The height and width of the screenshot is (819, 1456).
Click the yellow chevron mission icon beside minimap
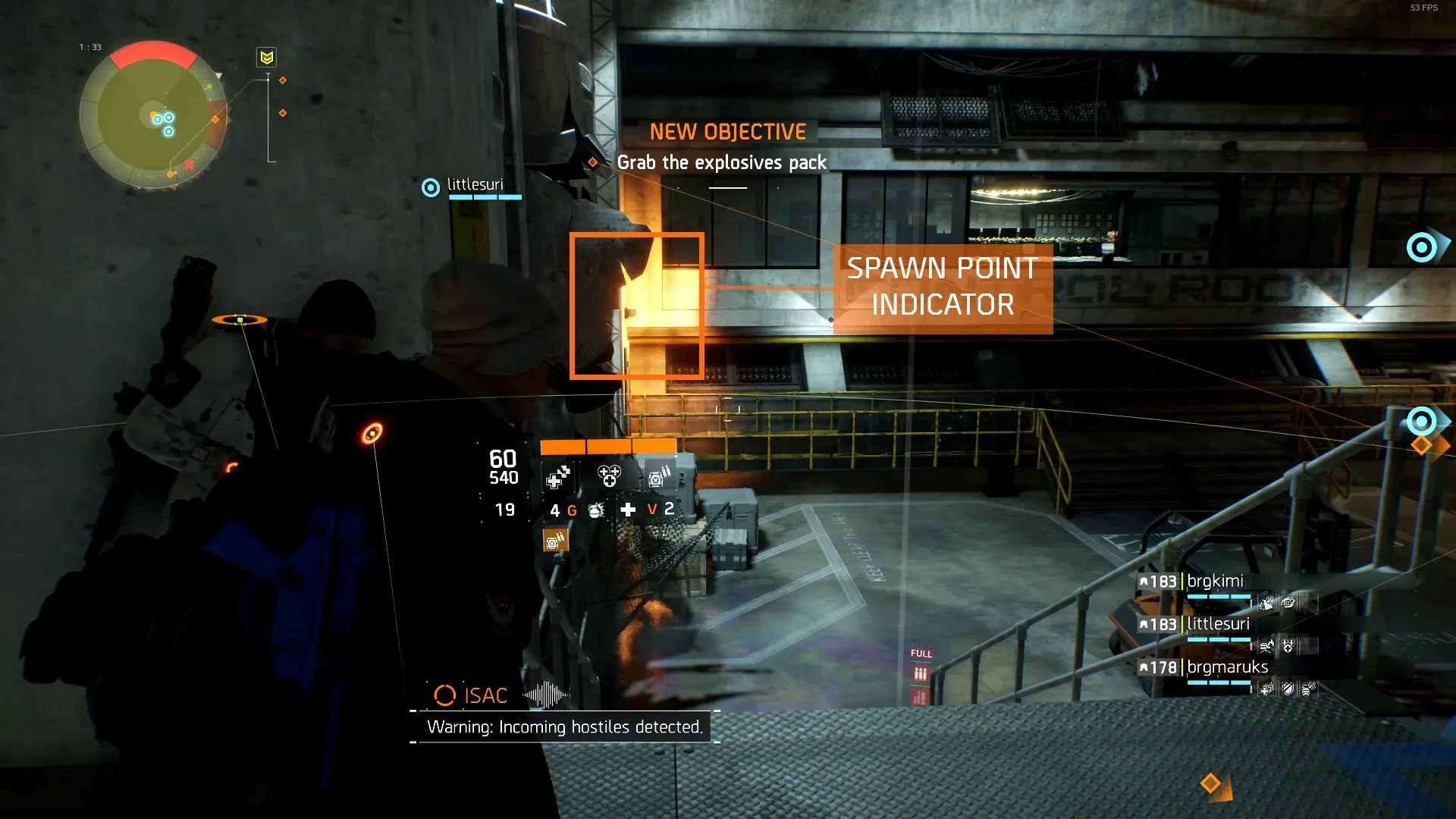[x=266, y=58]
